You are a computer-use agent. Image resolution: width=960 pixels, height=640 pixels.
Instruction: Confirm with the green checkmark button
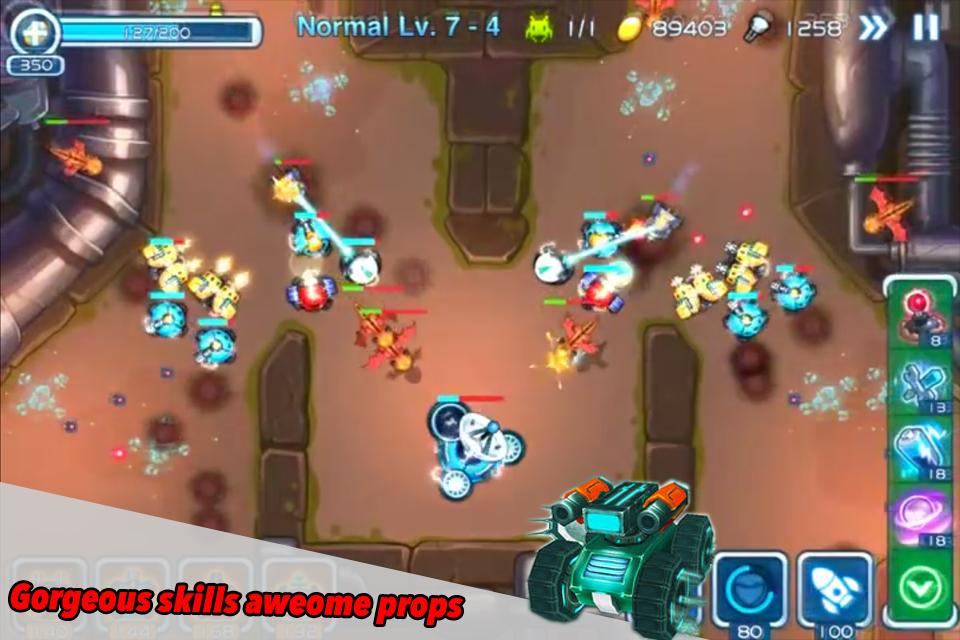click(919, 588)
